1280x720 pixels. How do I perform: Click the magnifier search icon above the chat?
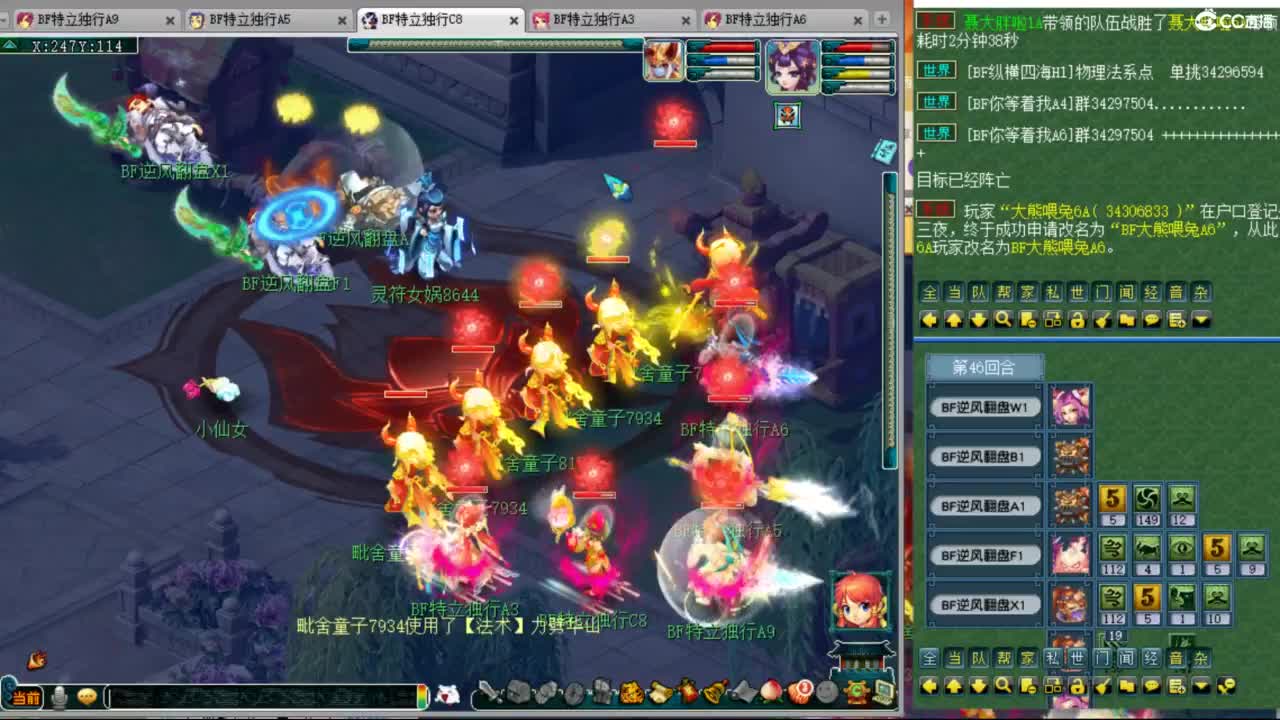1001,320
